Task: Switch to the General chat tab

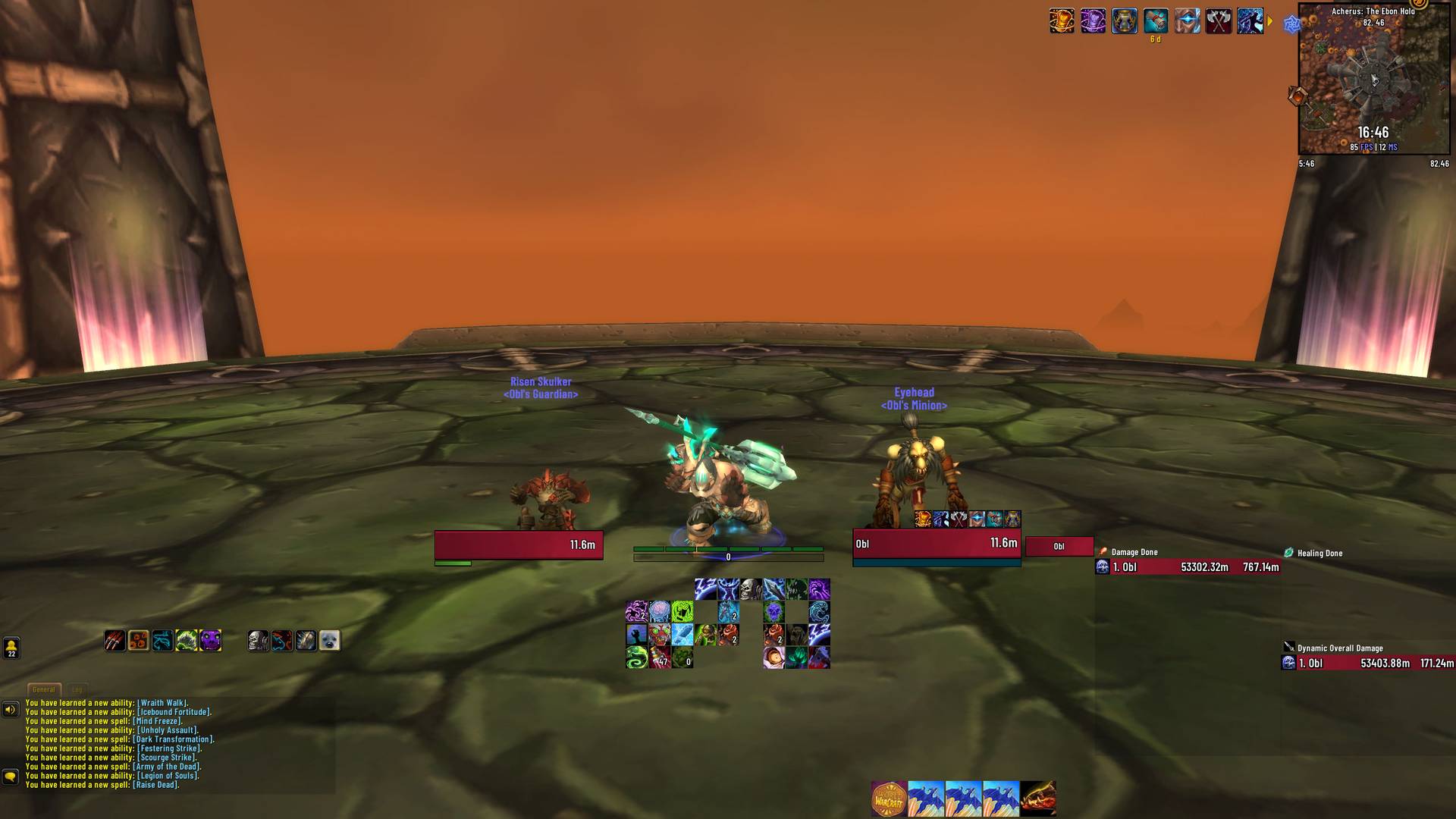Action: [44, 689]
